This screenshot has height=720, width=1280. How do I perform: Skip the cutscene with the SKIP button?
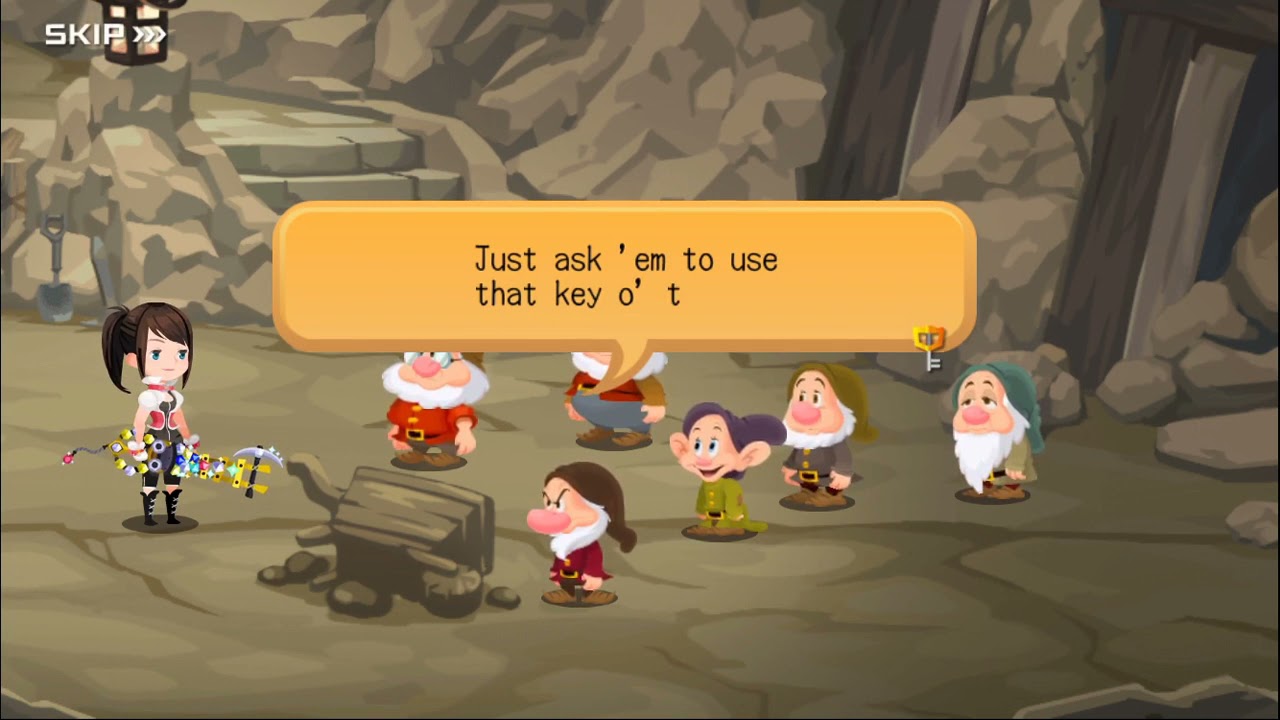coord(105,36)
